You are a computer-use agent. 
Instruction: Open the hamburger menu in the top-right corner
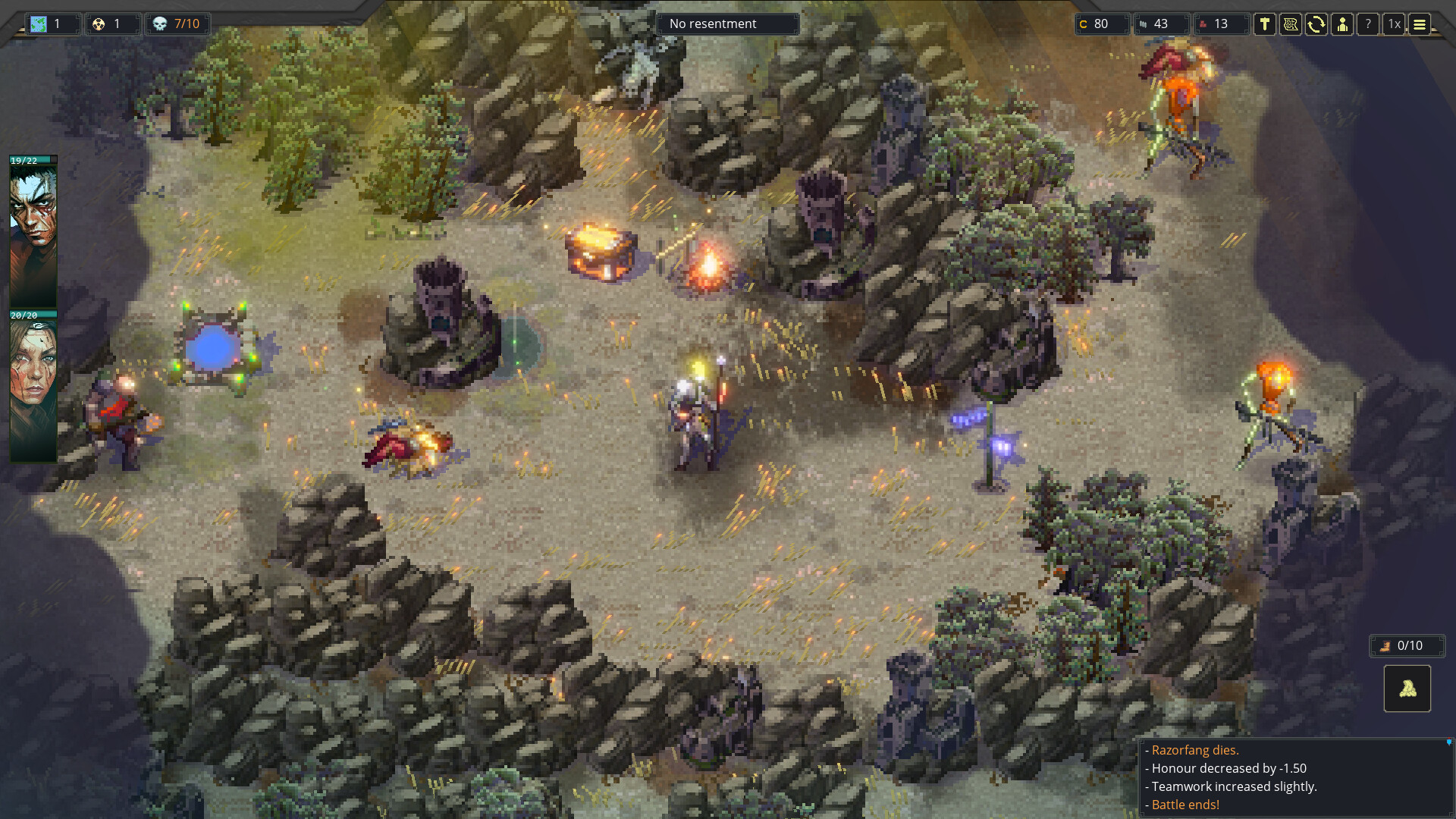(x=1419, y=24)
